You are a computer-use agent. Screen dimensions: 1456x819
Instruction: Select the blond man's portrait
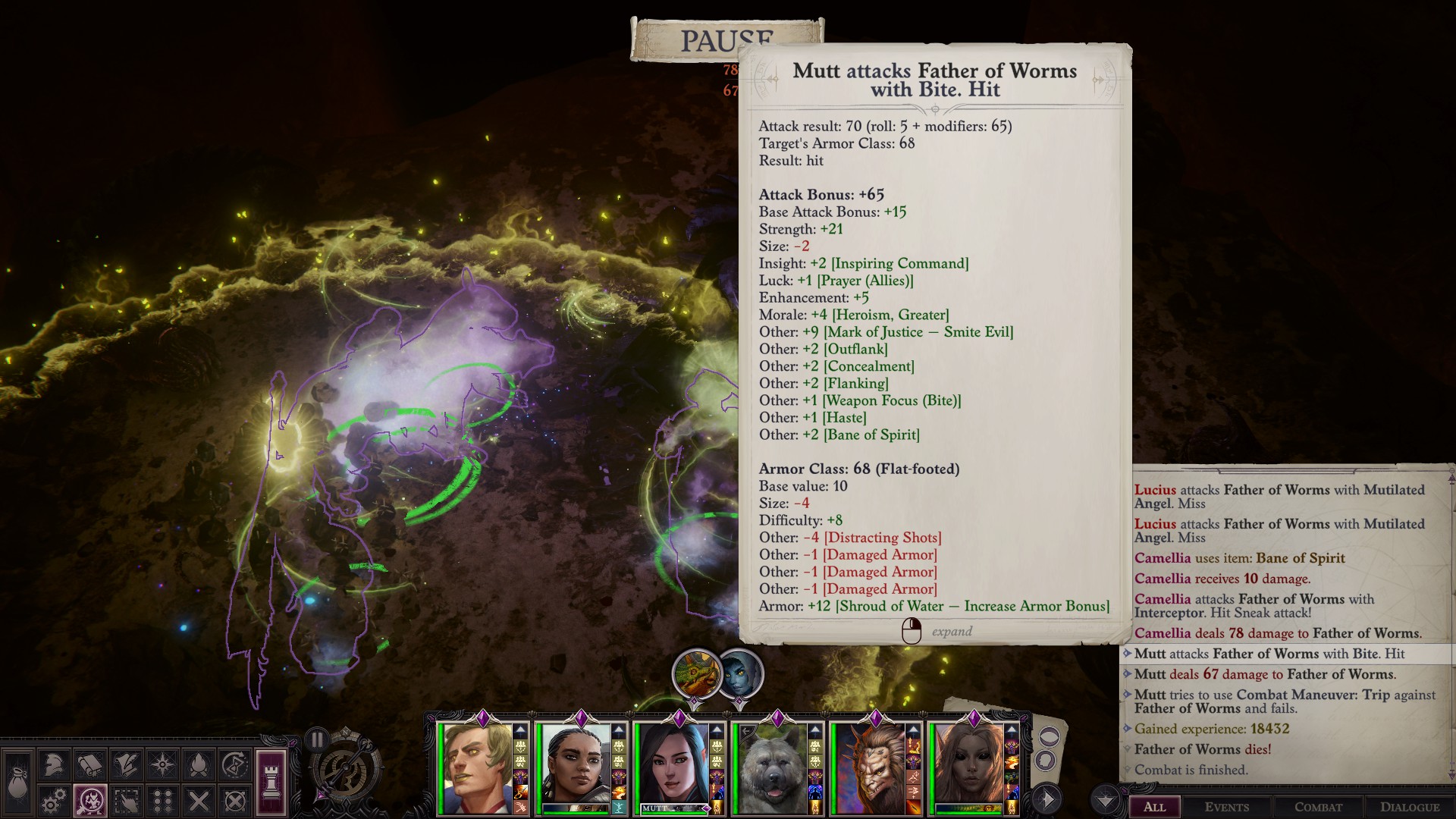[x=476, y=768]
